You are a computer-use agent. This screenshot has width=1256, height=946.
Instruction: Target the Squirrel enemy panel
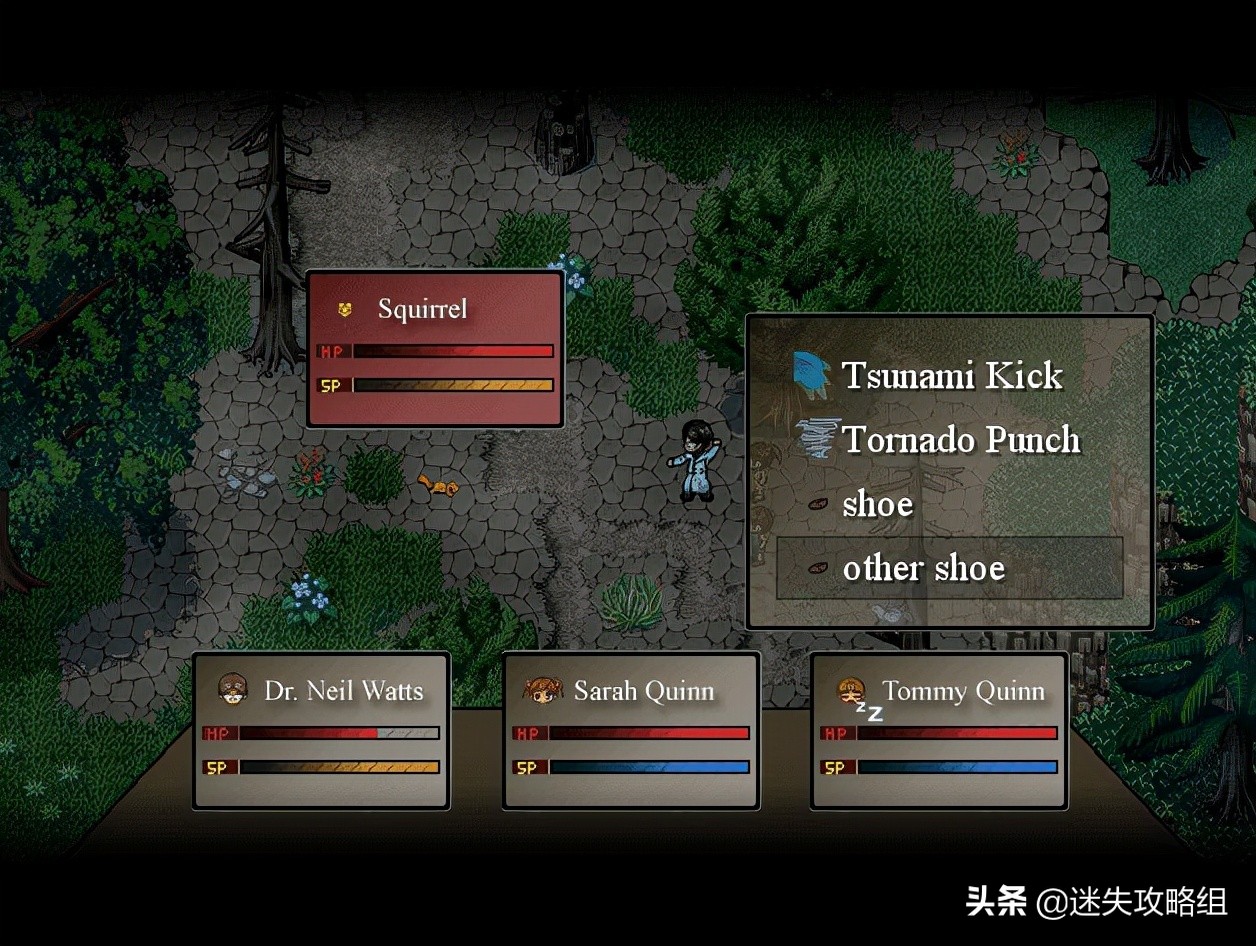(x=435, y=348)
